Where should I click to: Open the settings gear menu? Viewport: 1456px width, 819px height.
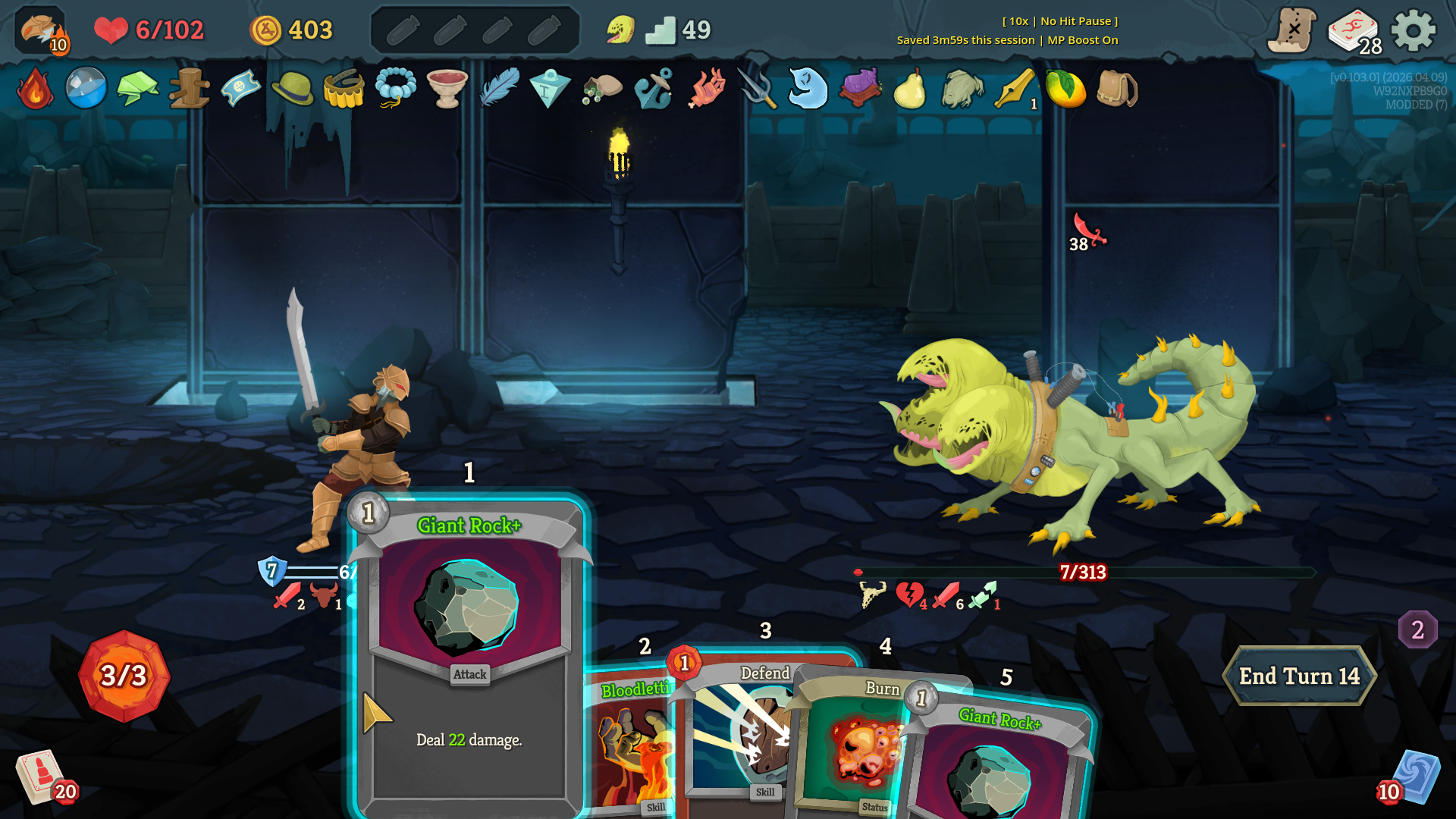point(1414,31)
